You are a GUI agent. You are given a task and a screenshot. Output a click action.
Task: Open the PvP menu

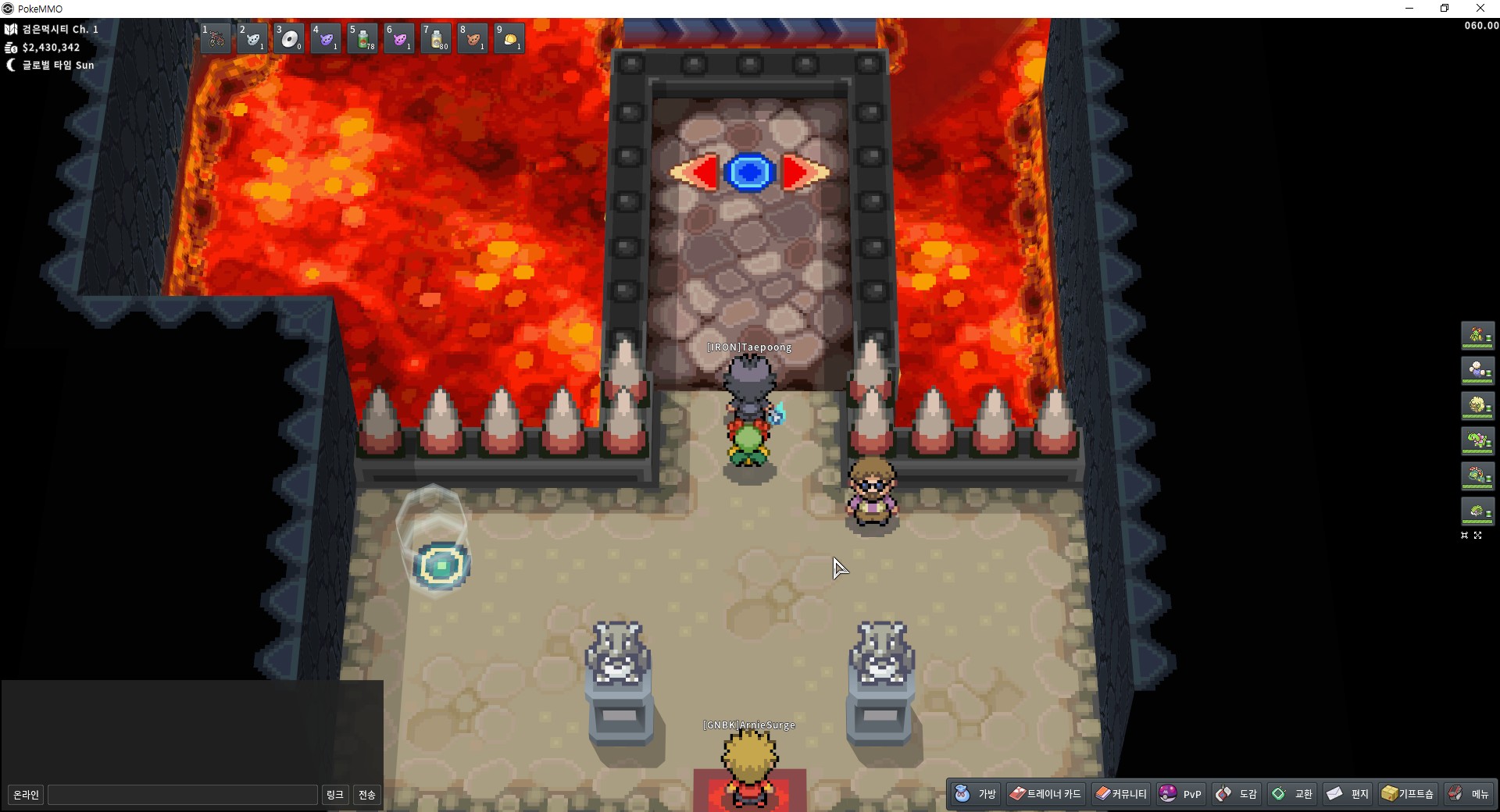tap(1180, 794)
